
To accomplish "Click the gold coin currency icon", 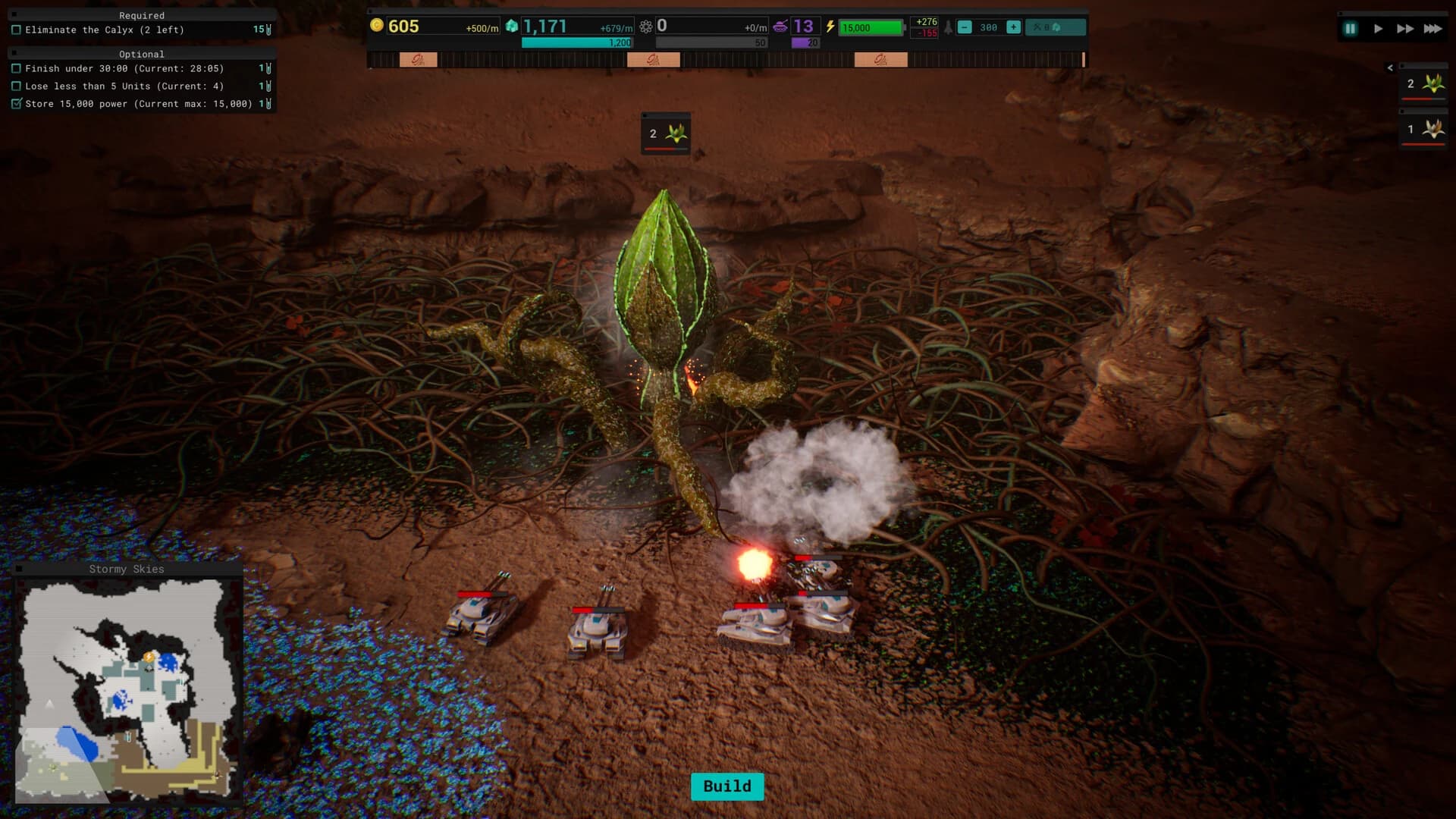I will tap(377, 25).
